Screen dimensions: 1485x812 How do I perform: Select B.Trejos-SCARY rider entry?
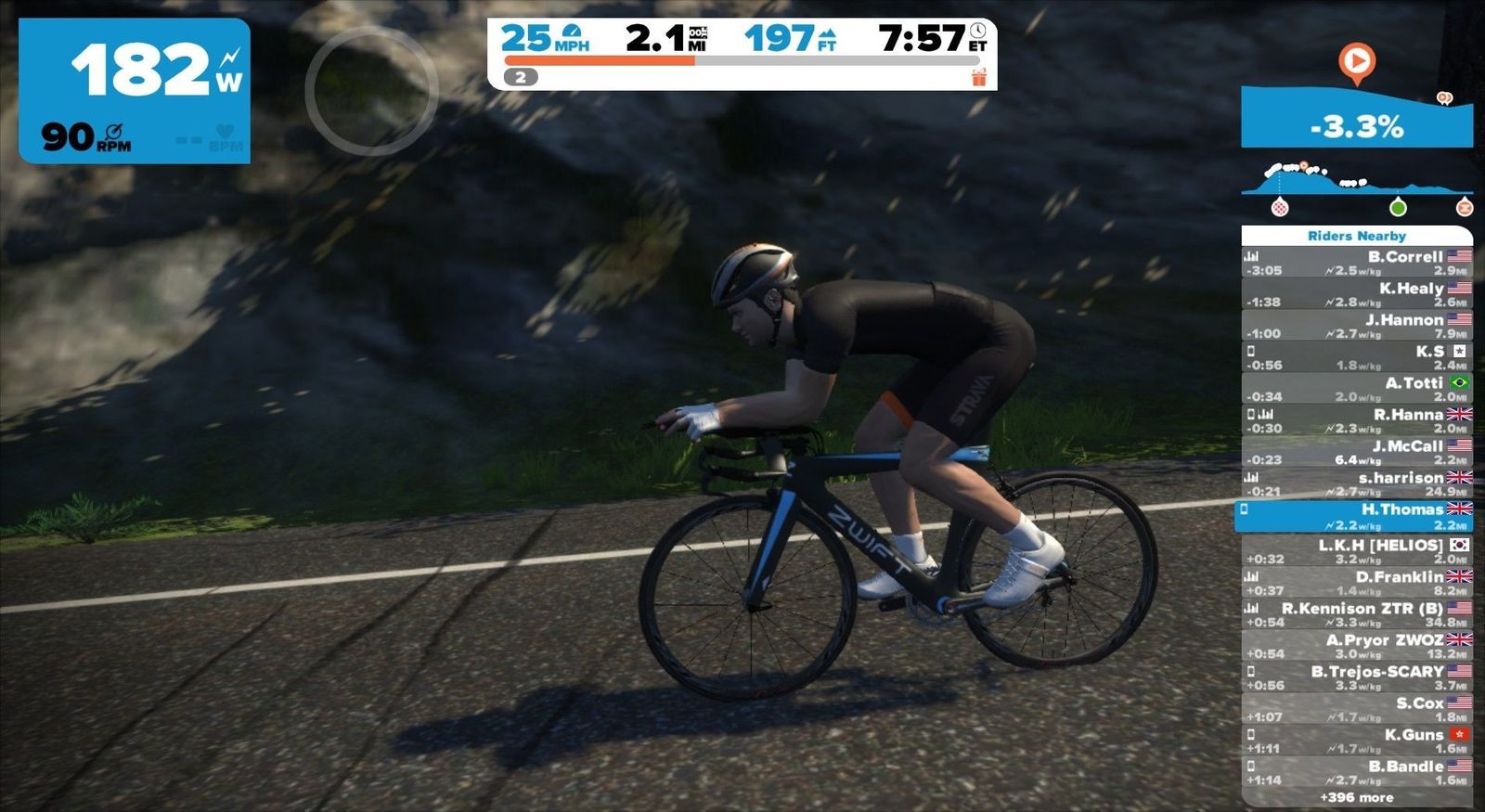(x=1357, y=677)
